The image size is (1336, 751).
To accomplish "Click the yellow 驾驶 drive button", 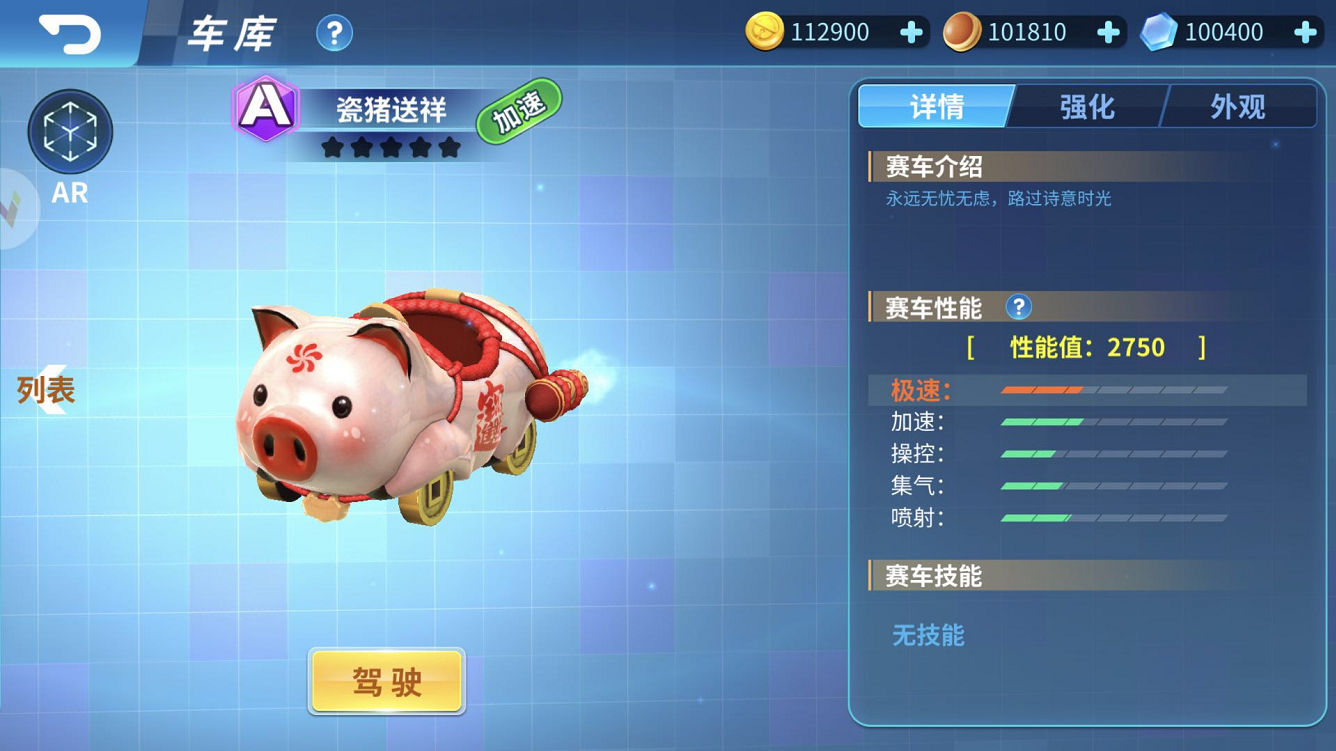I will click(387, 682).
